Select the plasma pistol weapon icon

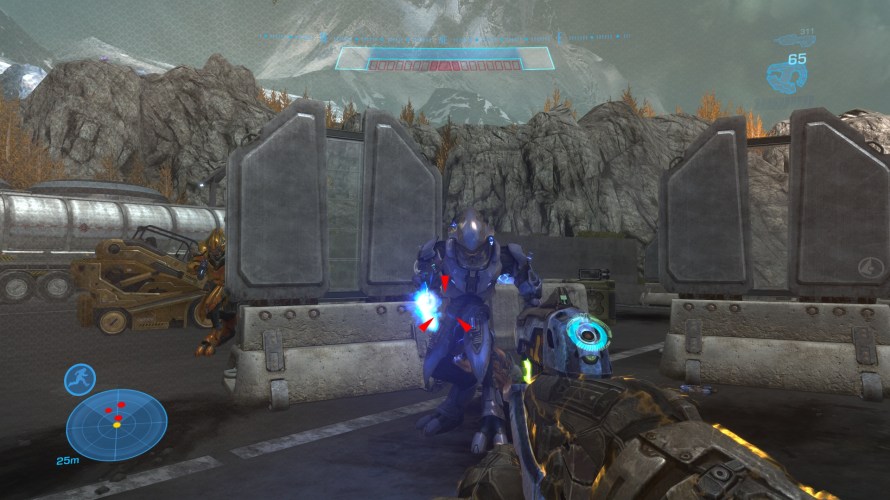click(787, 75)
